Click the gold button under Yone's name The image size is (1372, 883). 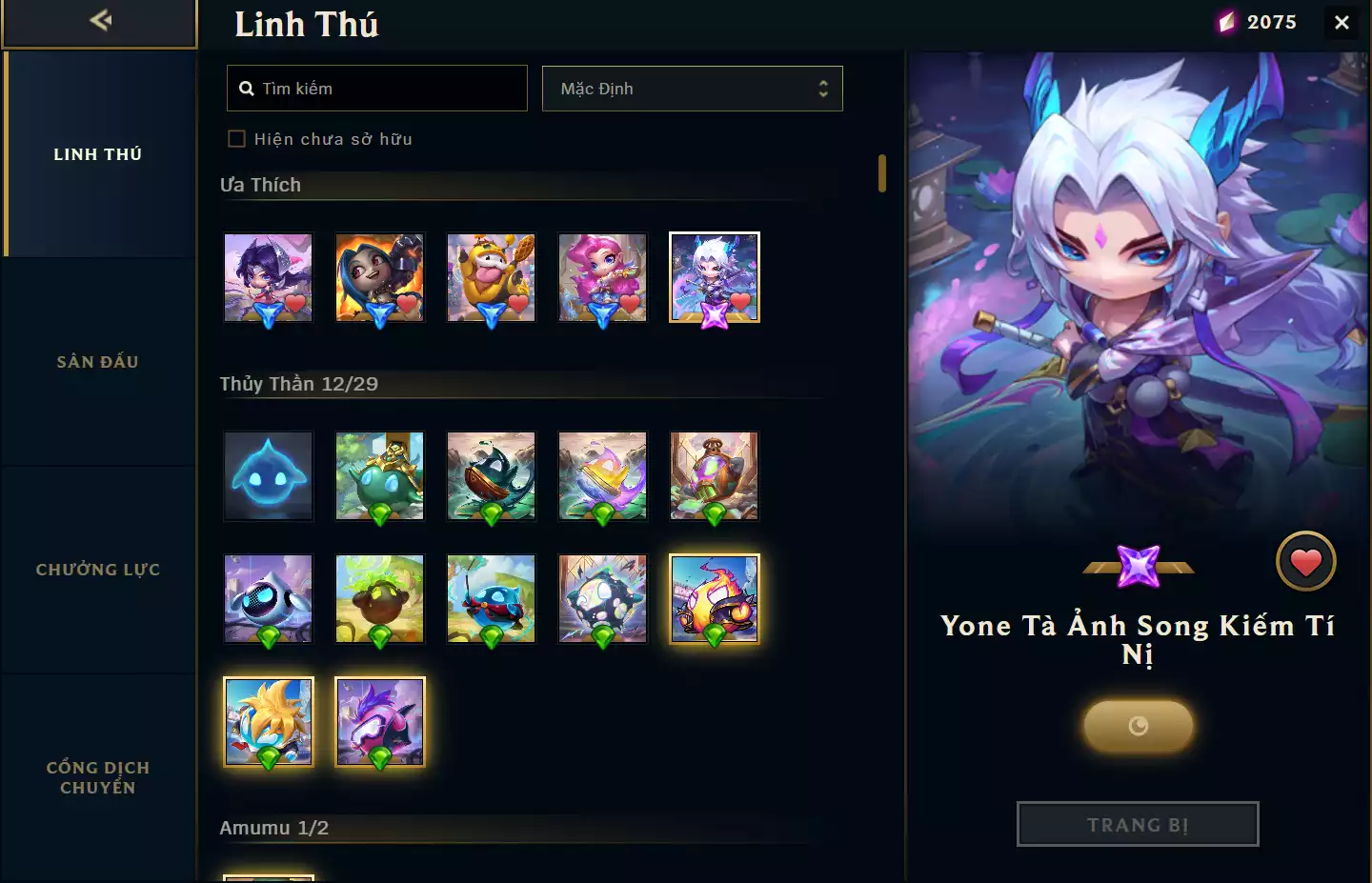pyautogui.click(x=1138, y=727)
